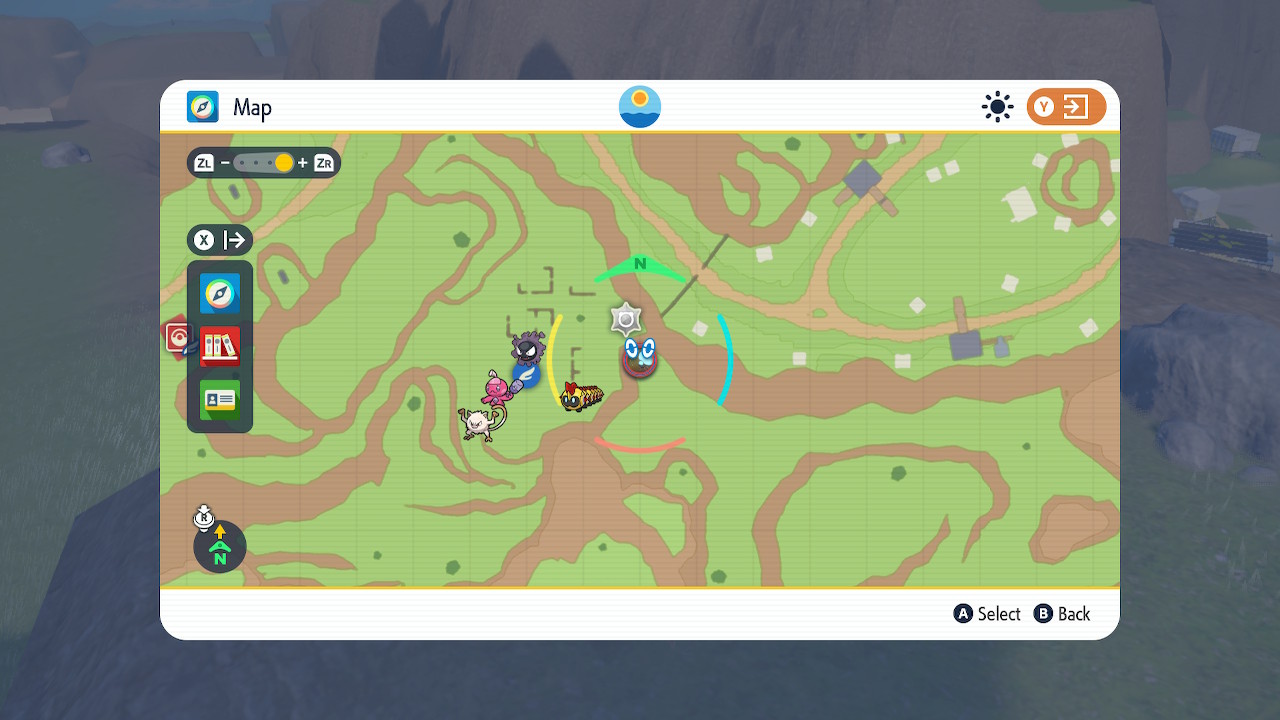Select the Map compass icon in sidebar
1280x720 pixels.
[x=219, y=293]
